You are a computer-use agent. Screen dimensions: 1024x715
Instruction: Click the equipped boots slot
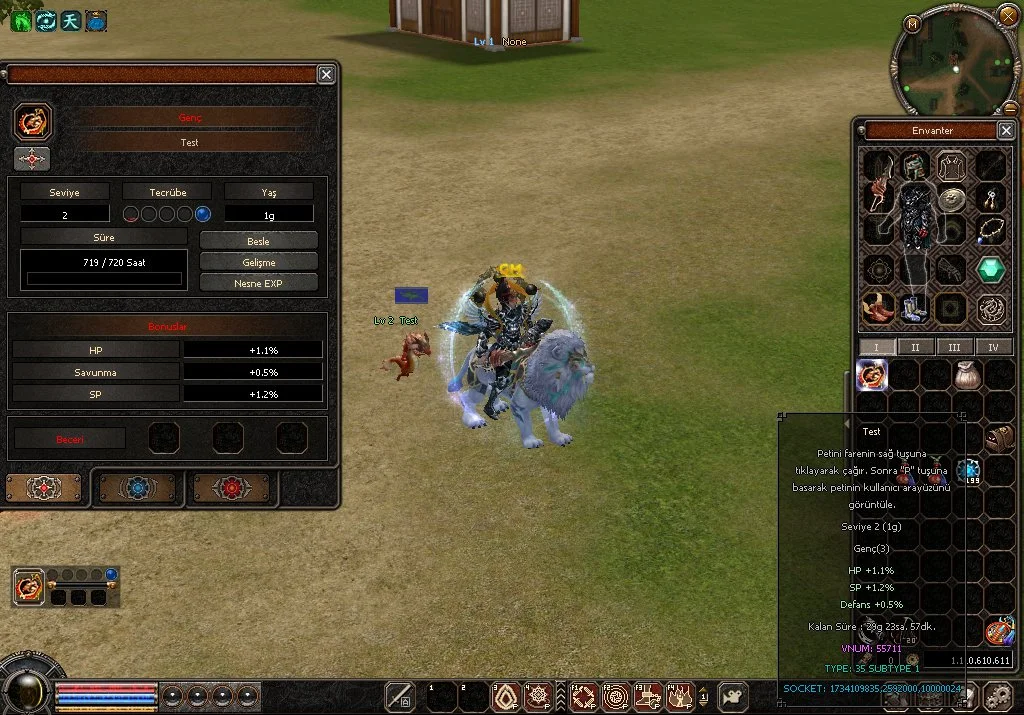click(x=915, y=306)
